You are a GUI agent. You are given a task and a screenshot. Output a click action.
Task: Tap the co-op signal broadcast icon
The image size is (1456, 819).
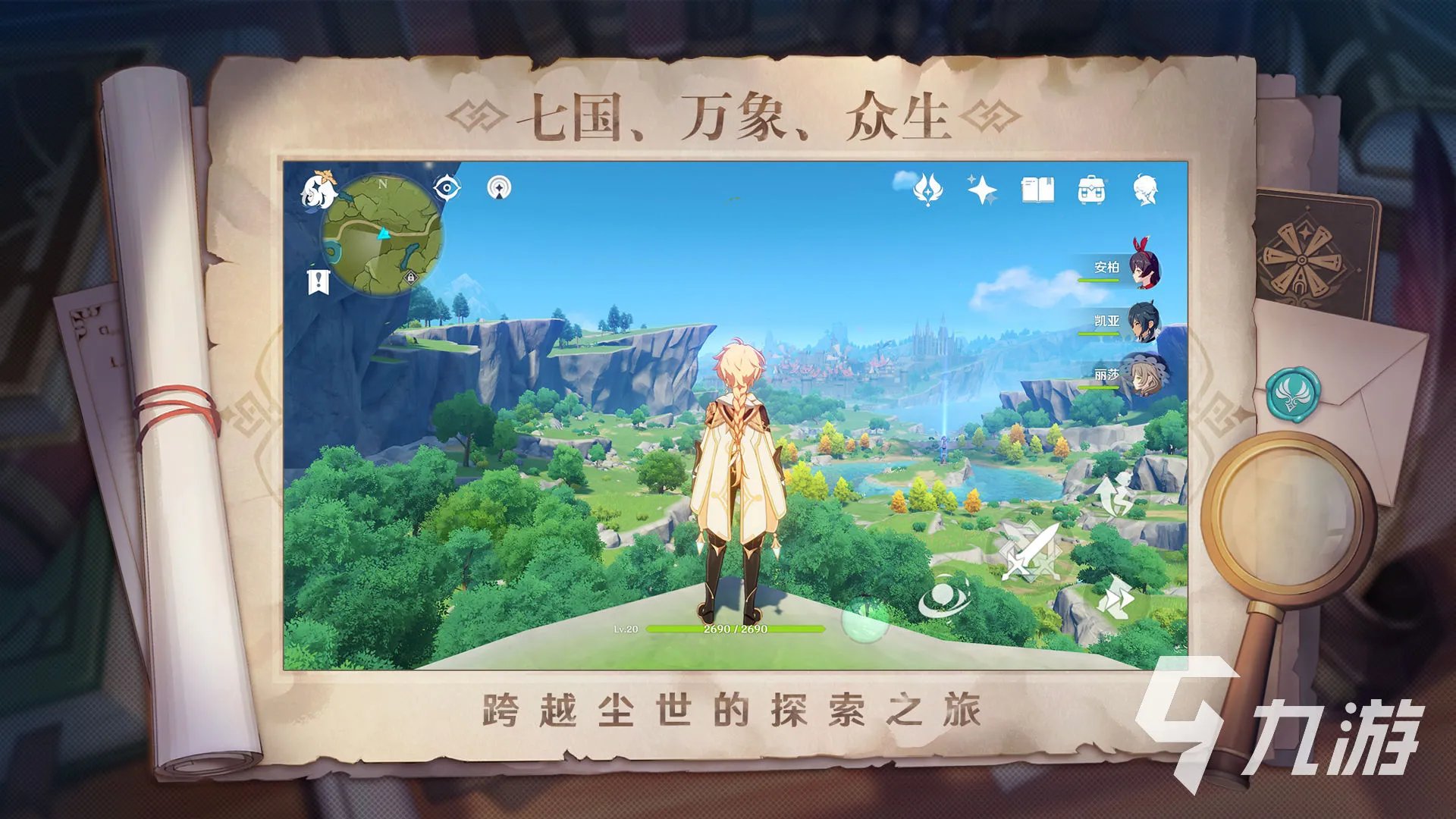click(498, 188)
